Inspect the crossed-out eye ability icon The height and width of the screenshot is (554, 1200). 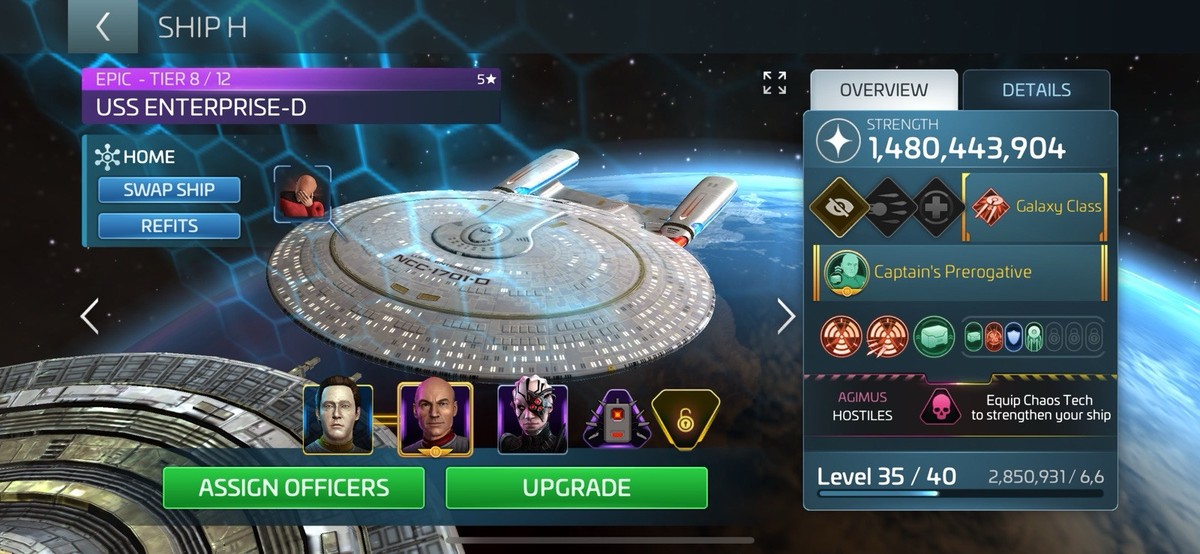pyautogui.click(x=836, y=206)
